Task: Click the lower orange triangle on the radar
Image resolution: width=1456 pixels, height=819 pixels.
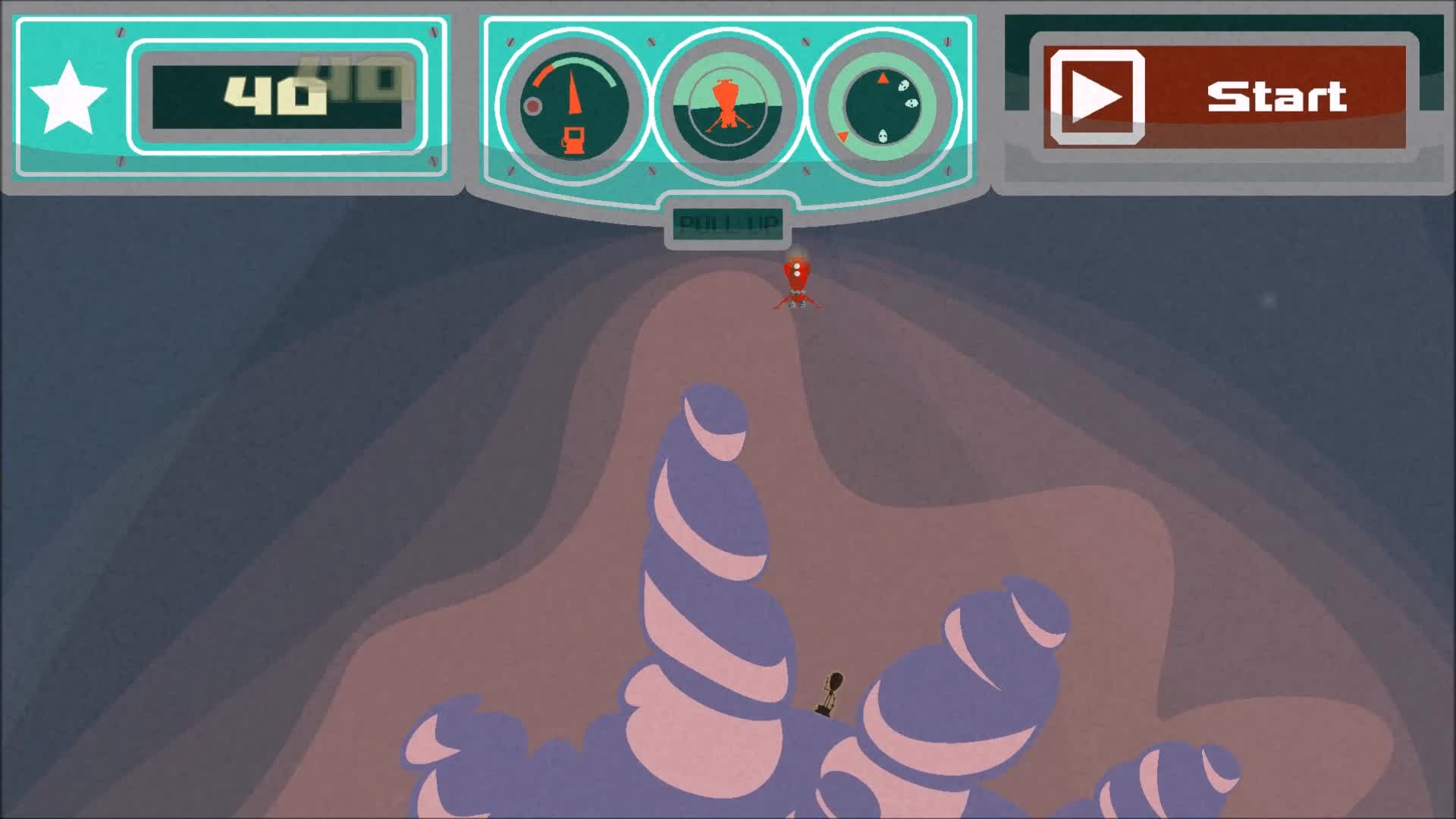Action: pyautogui.click(x=843, y=136)
